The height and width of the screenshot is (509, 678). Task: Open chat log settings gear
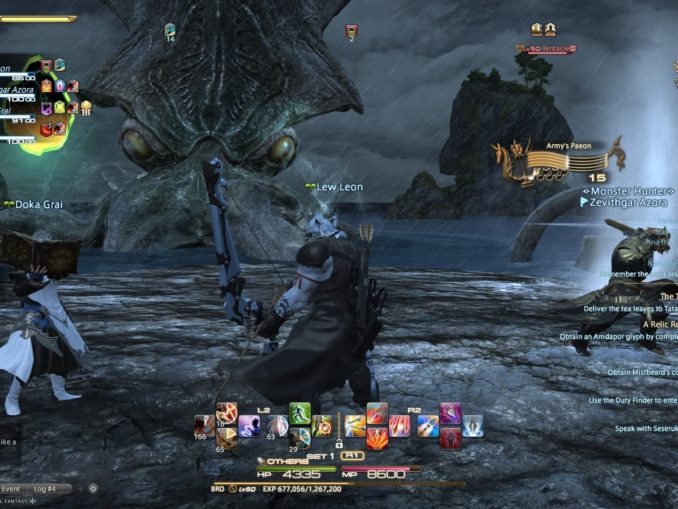[93, 489]
